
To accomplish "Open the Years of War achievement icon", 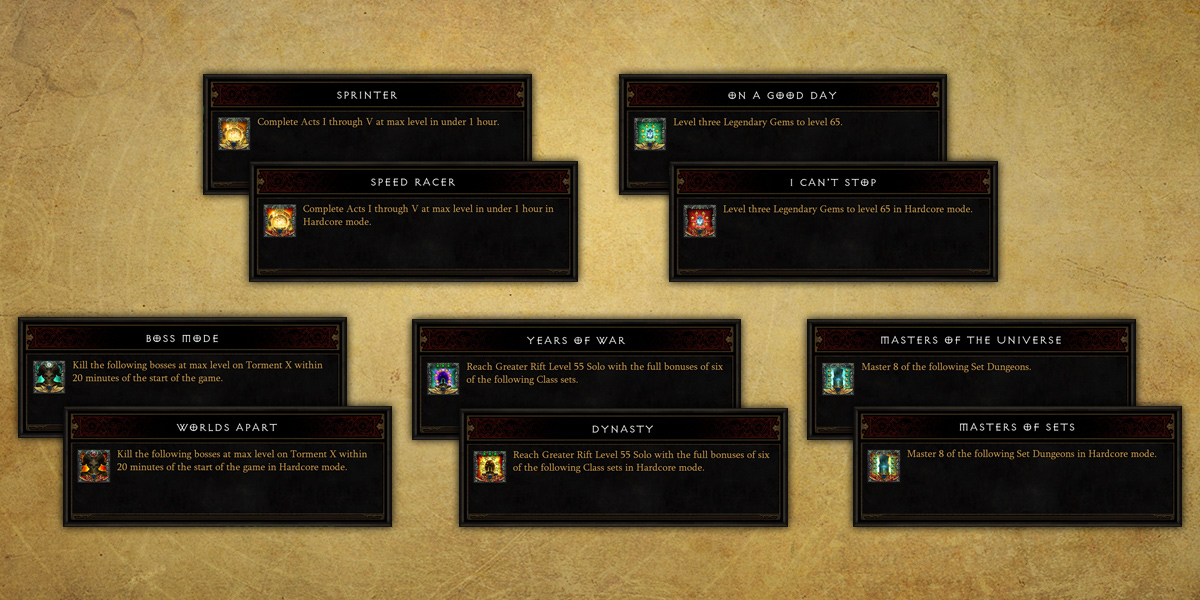I will point(443,378).
